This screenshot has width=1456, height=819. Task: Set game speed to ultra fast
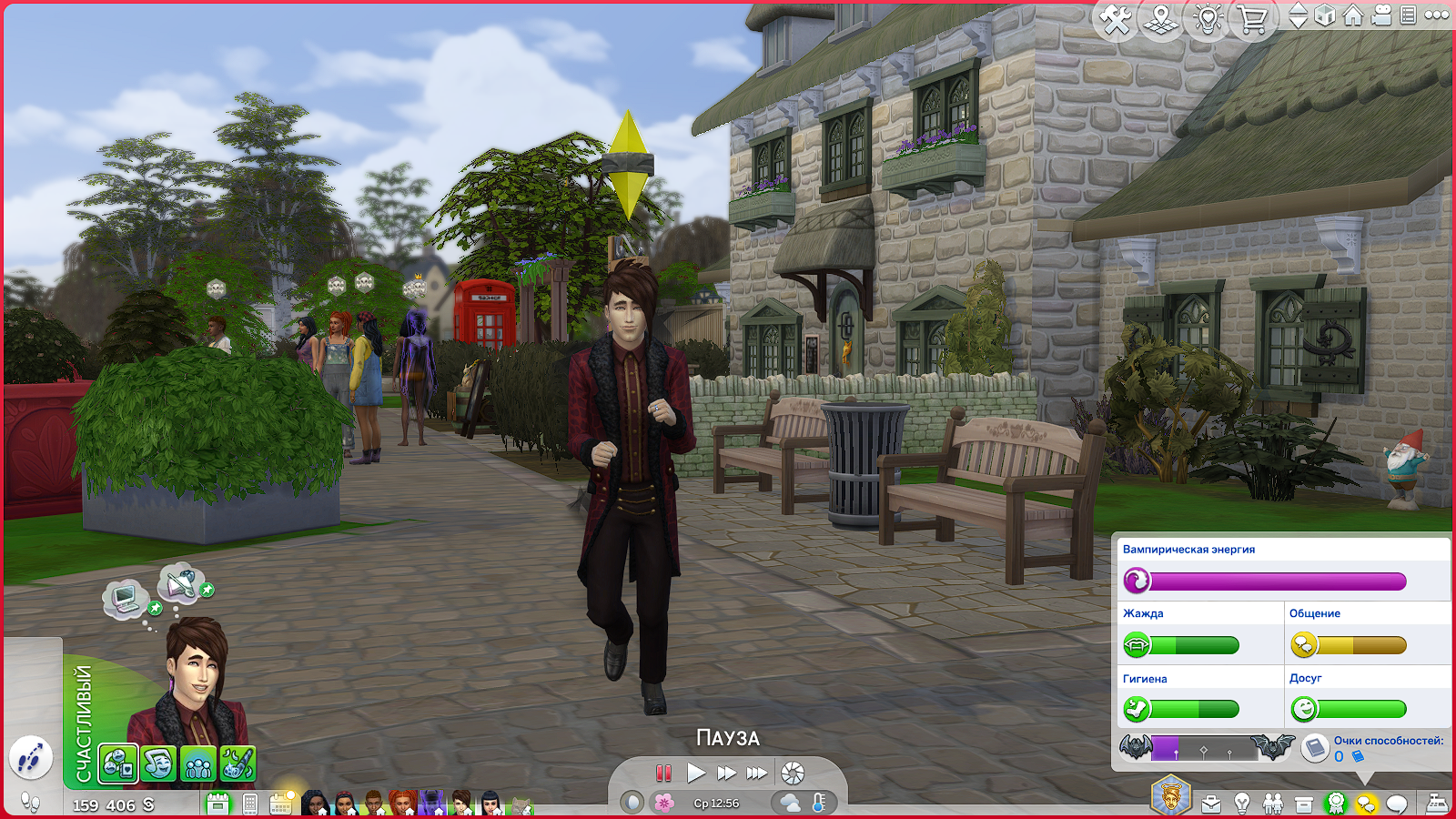click(757, 773)
